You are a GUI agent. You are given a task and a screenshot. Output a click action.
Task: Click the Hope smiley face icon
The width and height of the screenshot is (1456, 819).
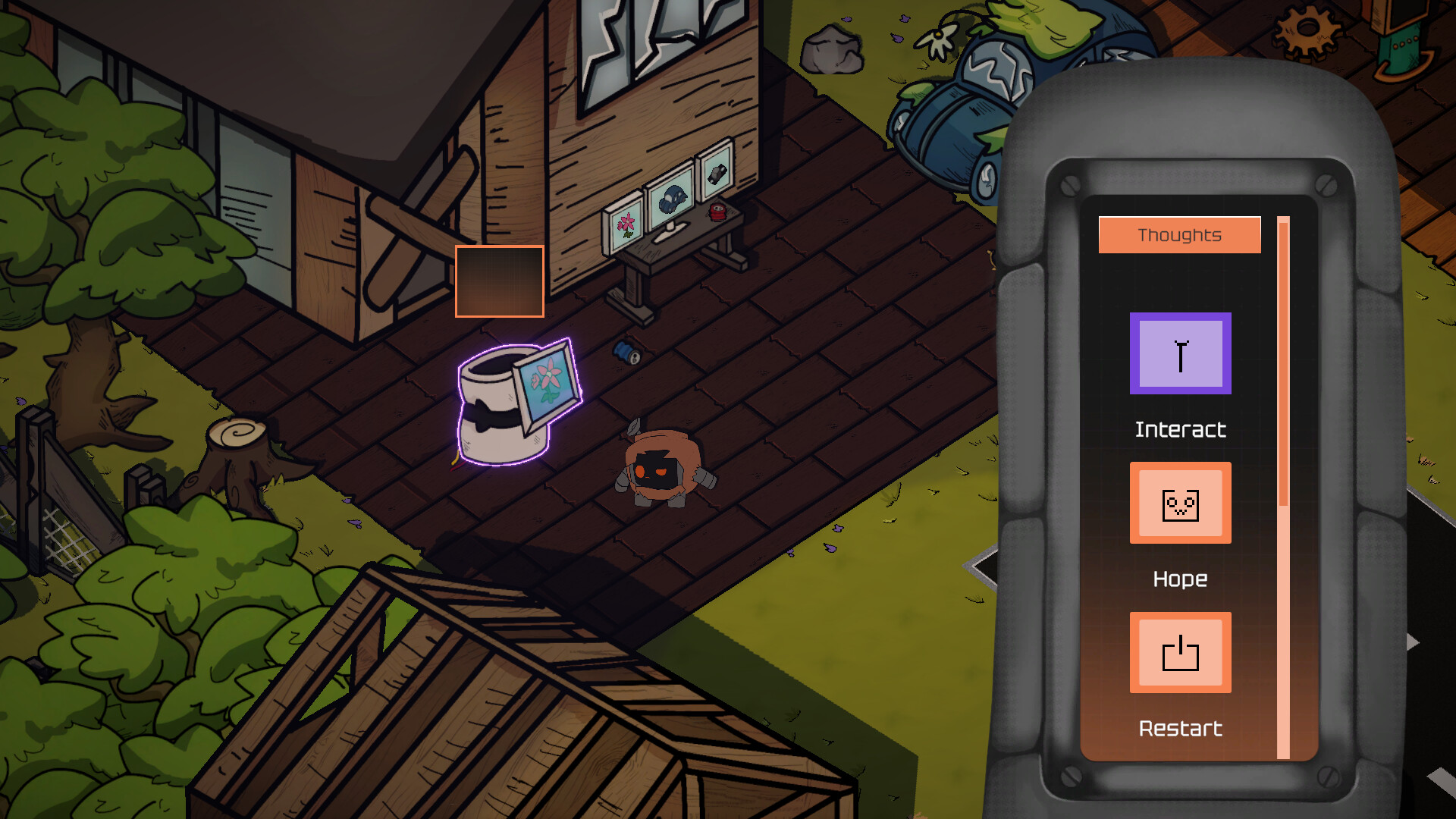coord(1180,503)
